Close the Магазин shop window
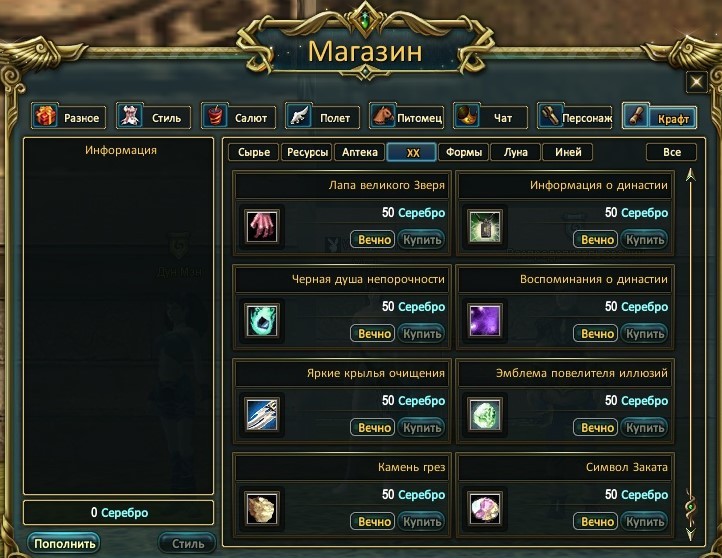 tap(696, 82)
